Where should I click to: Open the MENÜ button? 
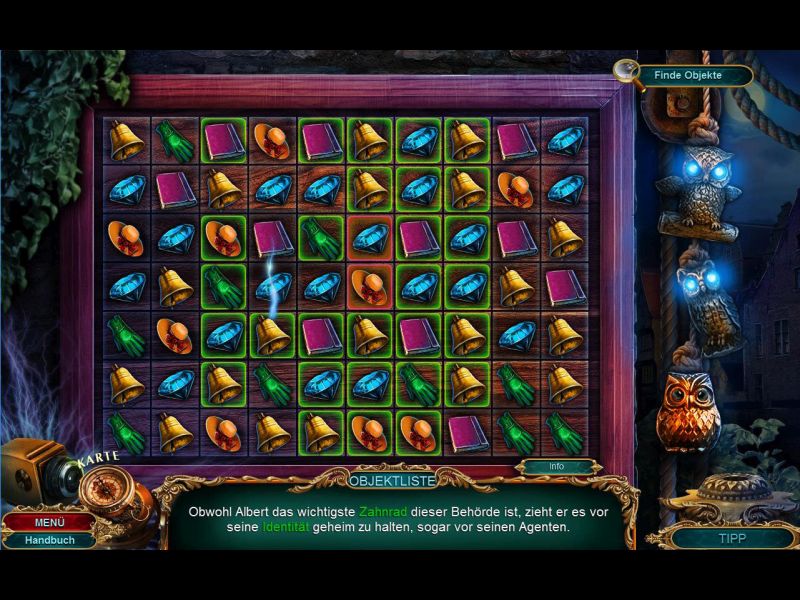point(48,522)
